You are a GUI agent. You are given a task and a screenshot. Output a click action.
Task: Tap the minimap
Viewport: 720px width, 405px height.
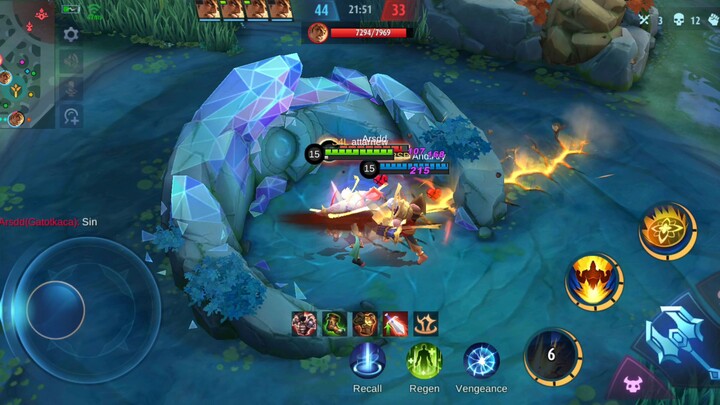pos(27,64)
